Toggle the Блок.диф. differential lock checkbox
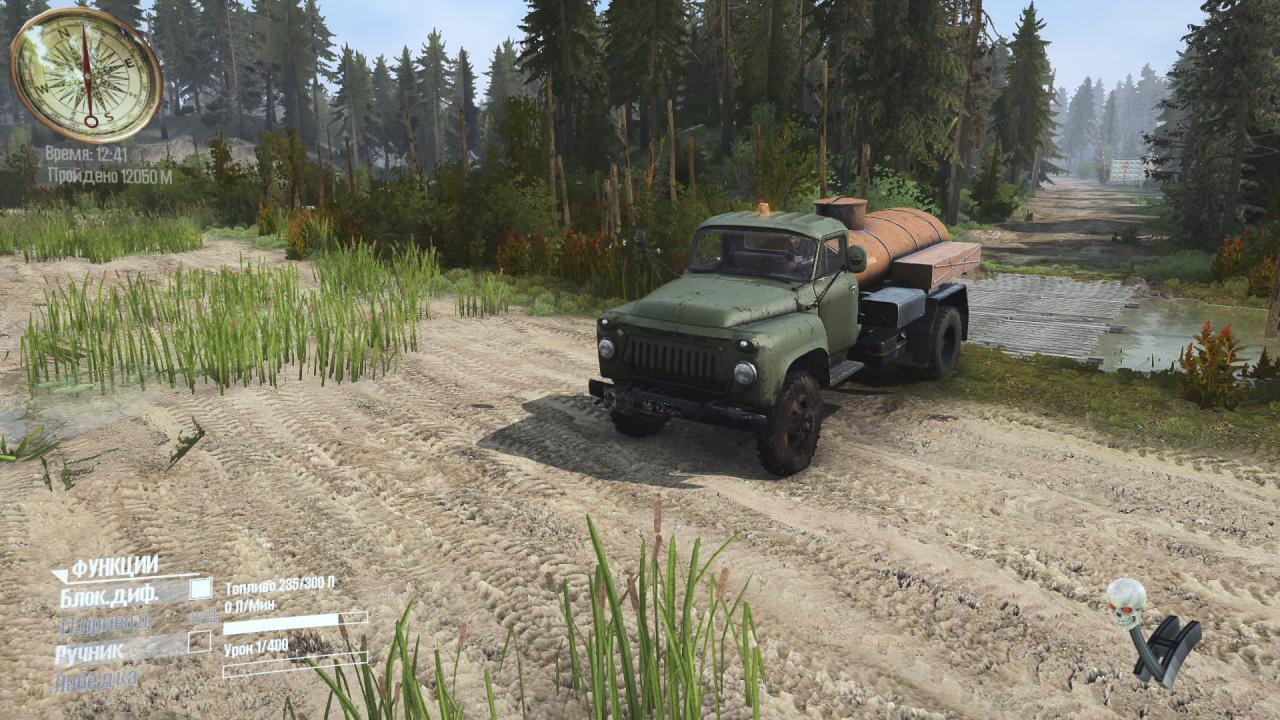Screen dimensions: 1280x720 [x=201, y=589]
